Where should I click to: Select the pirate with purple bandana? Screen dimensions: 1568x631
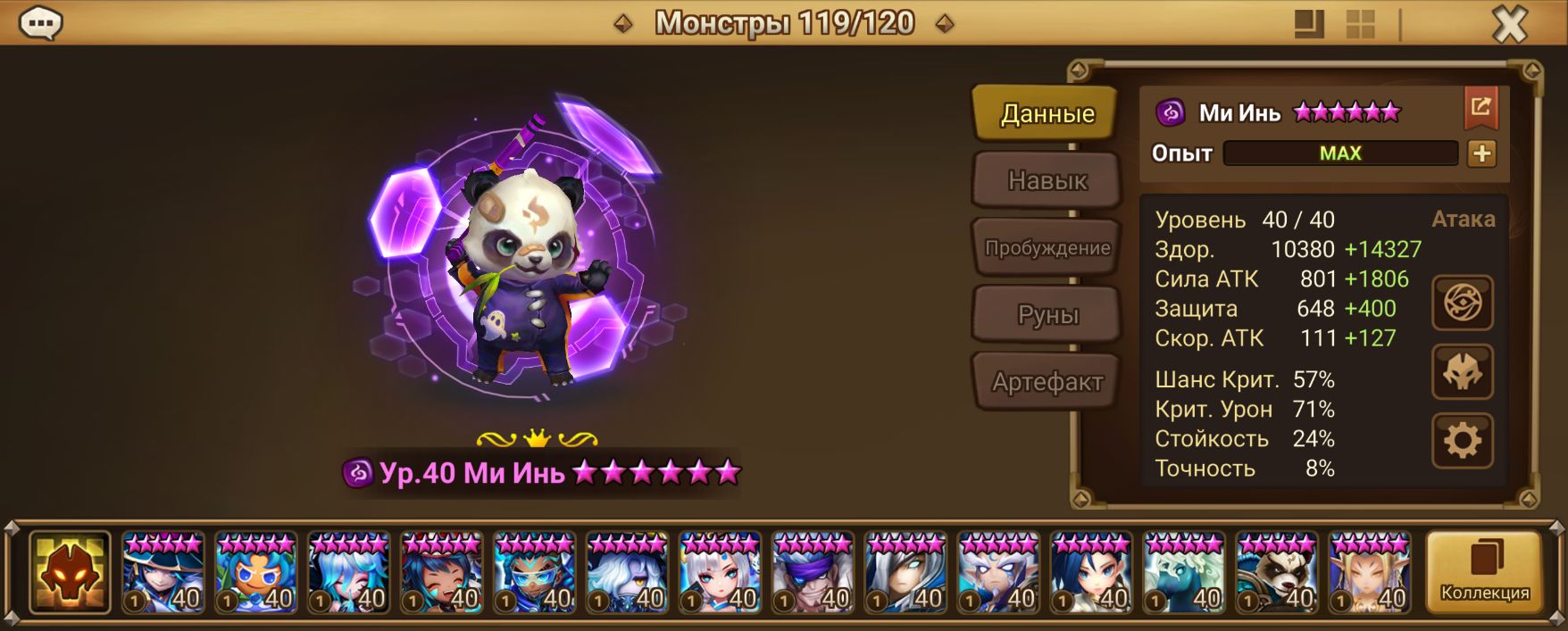[813, 572]
